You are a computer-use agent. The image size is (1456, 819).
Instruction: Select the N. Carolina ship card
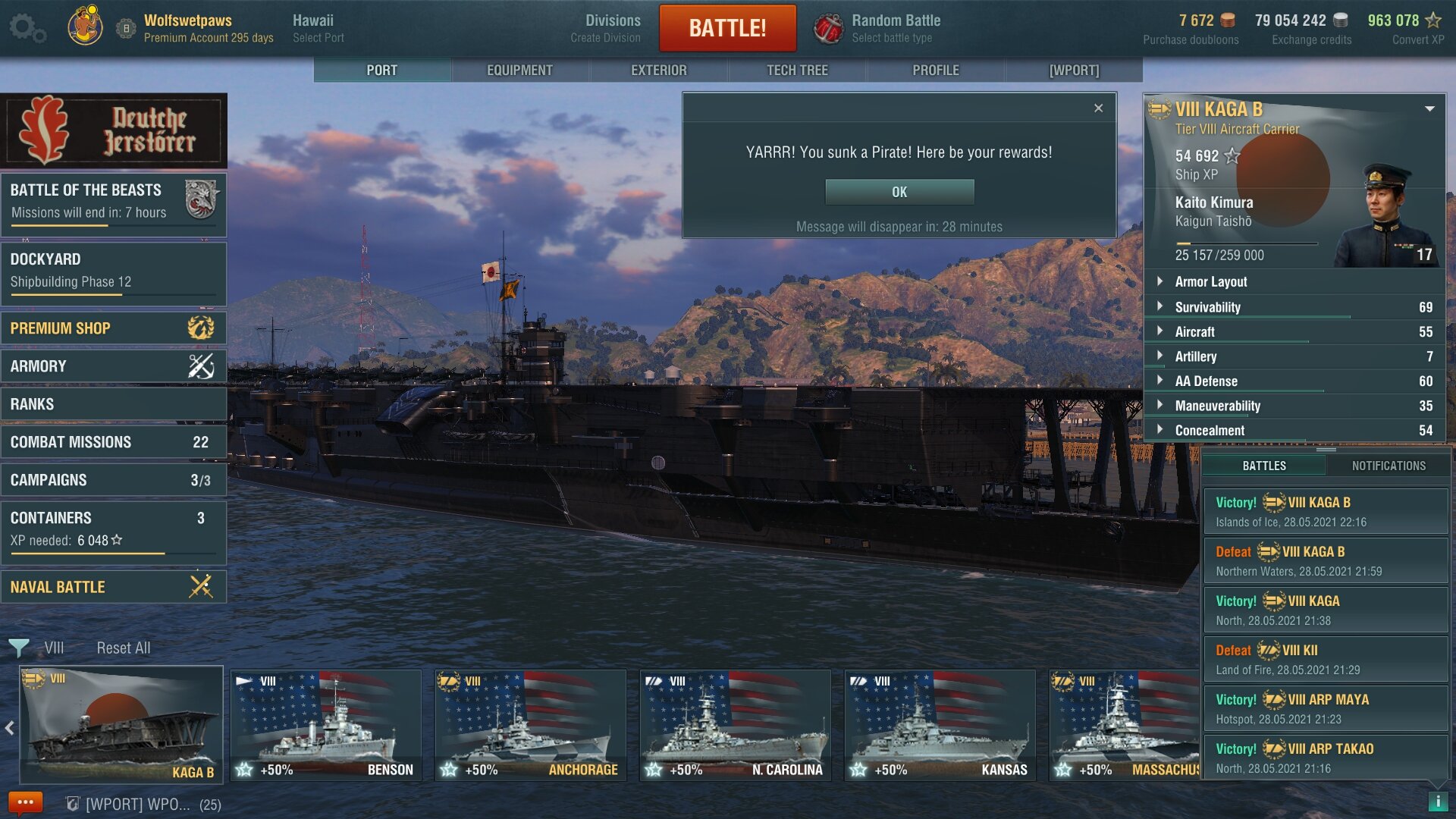[735, 726]
